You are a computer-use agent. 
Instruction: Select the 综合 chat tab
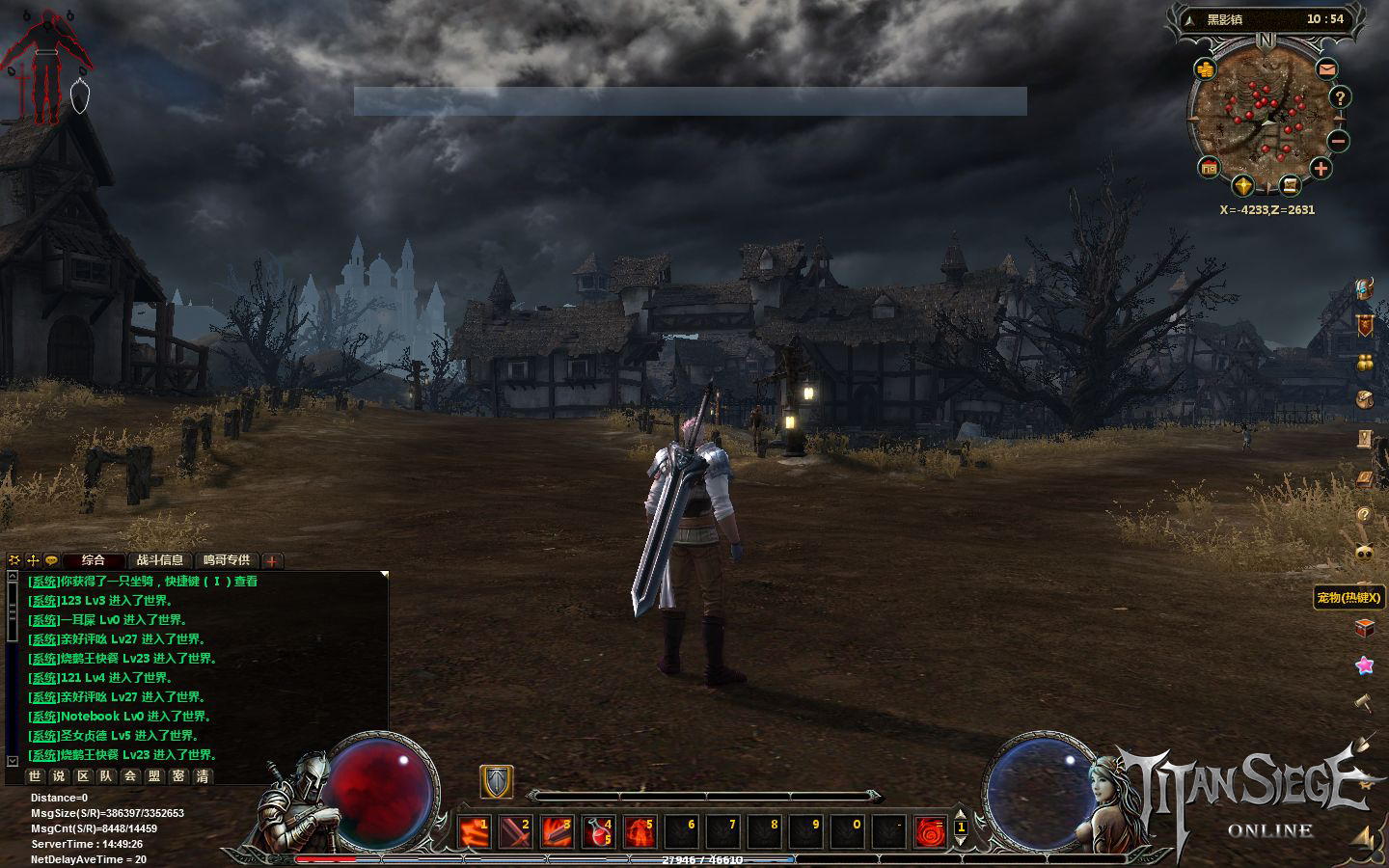coord(94,560)
